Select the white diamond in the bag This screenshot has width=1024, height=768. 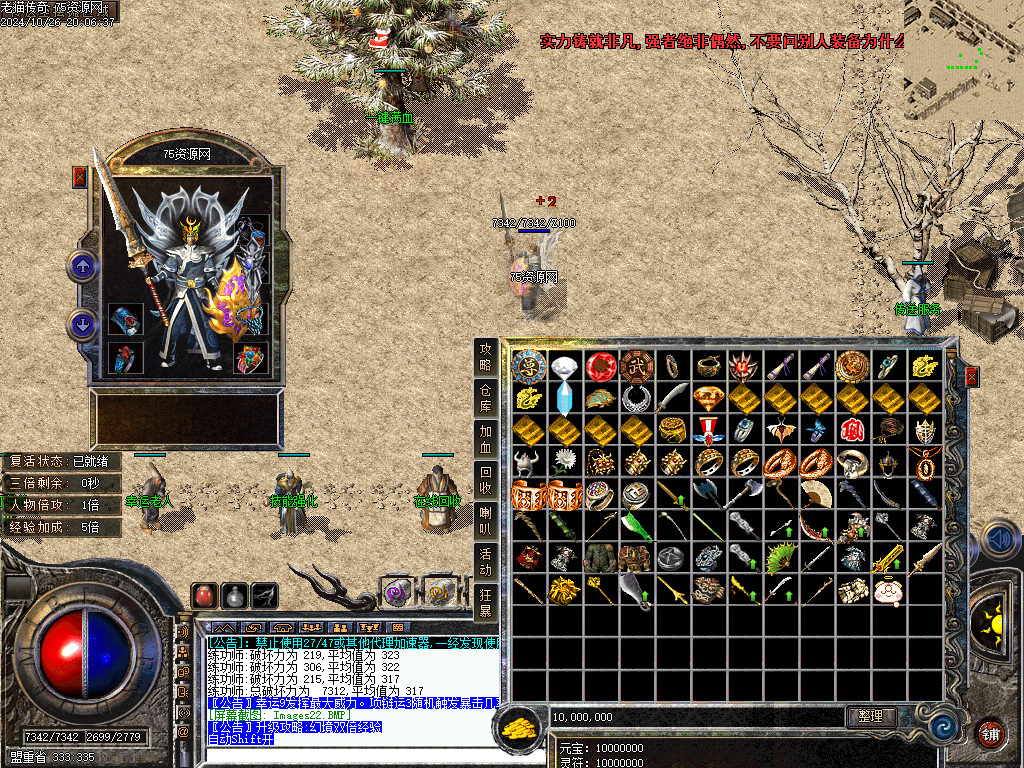point(564,367)
